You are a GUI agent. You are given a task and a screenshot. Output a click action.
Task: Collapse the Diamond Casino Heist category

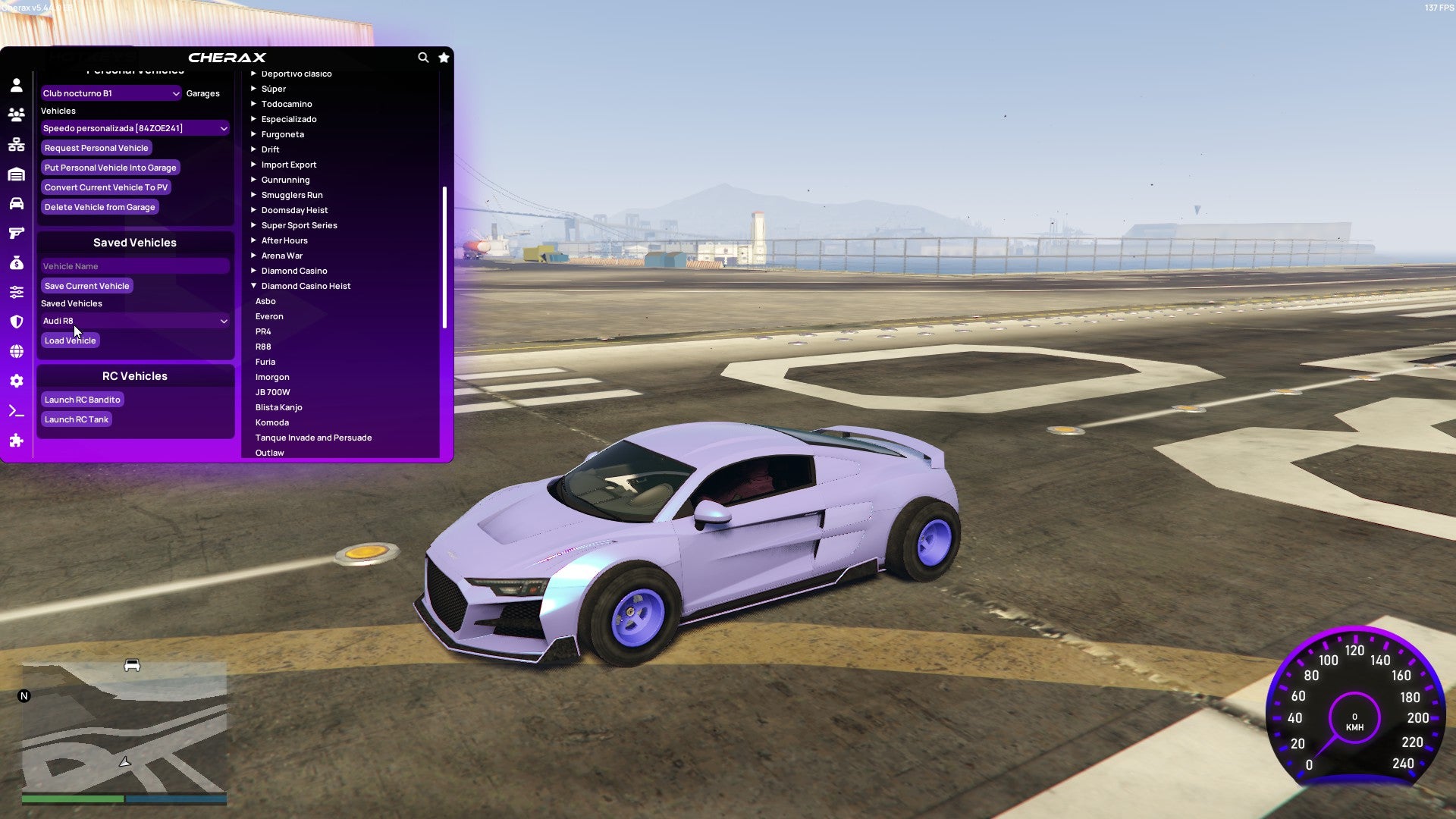pyautogui.click(x=306, y=286)
